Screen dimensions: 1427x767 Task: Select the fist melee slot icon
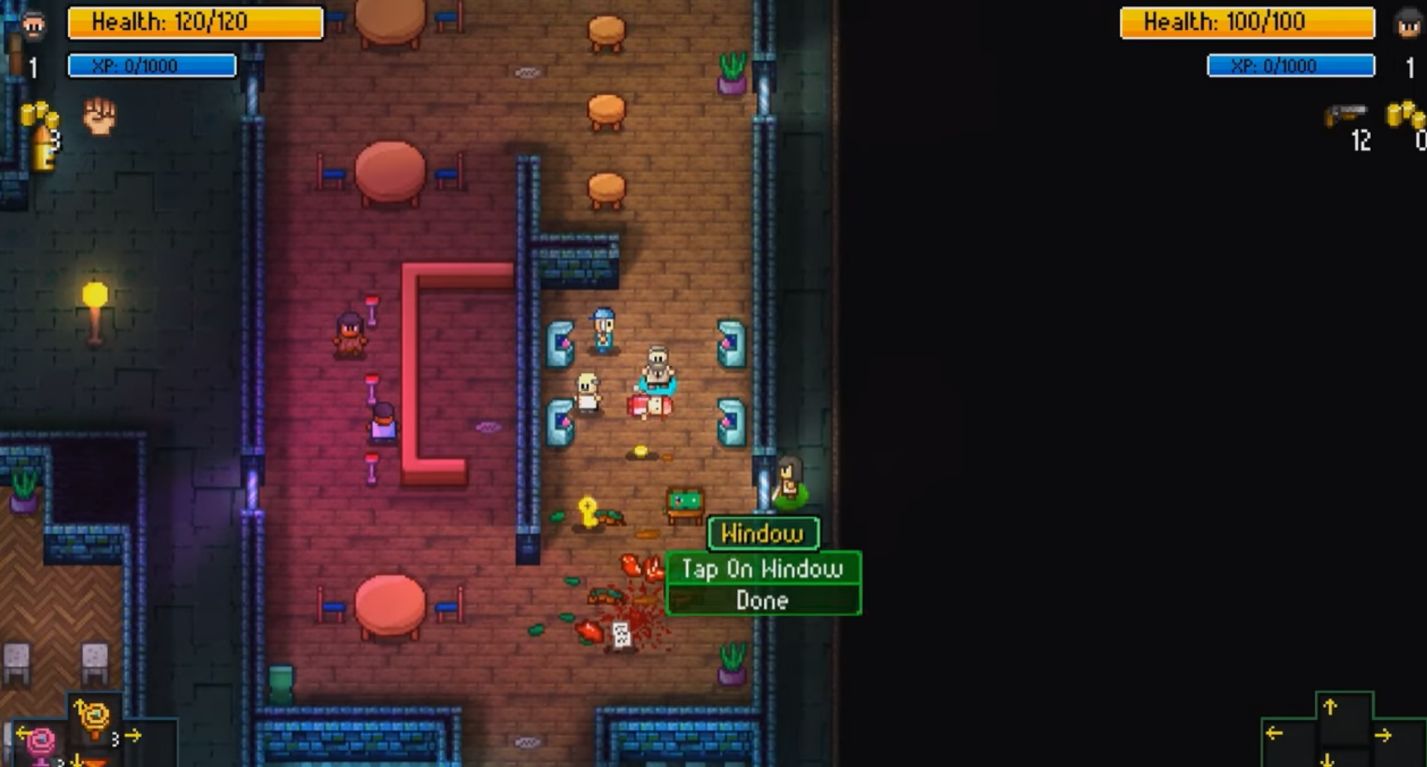[x=98, y=115]
